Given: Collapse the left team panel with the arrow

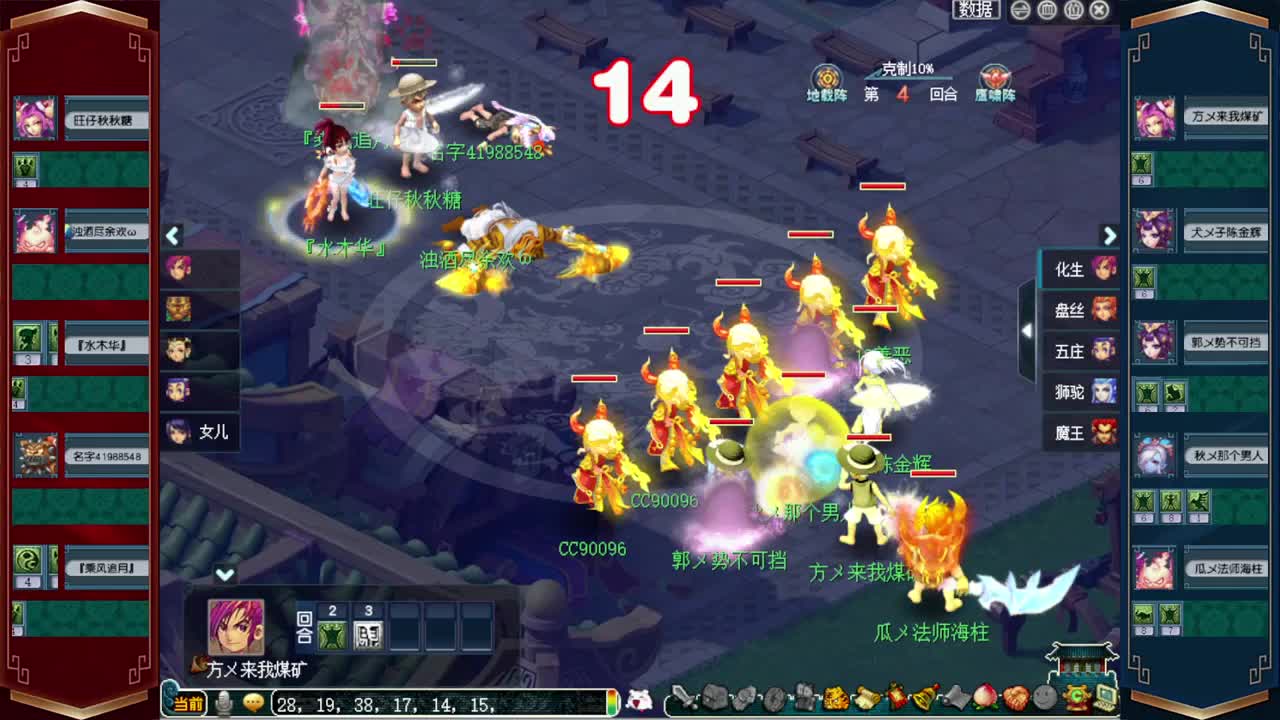Looking at the screenshot, I should click(x=172, y=236).
